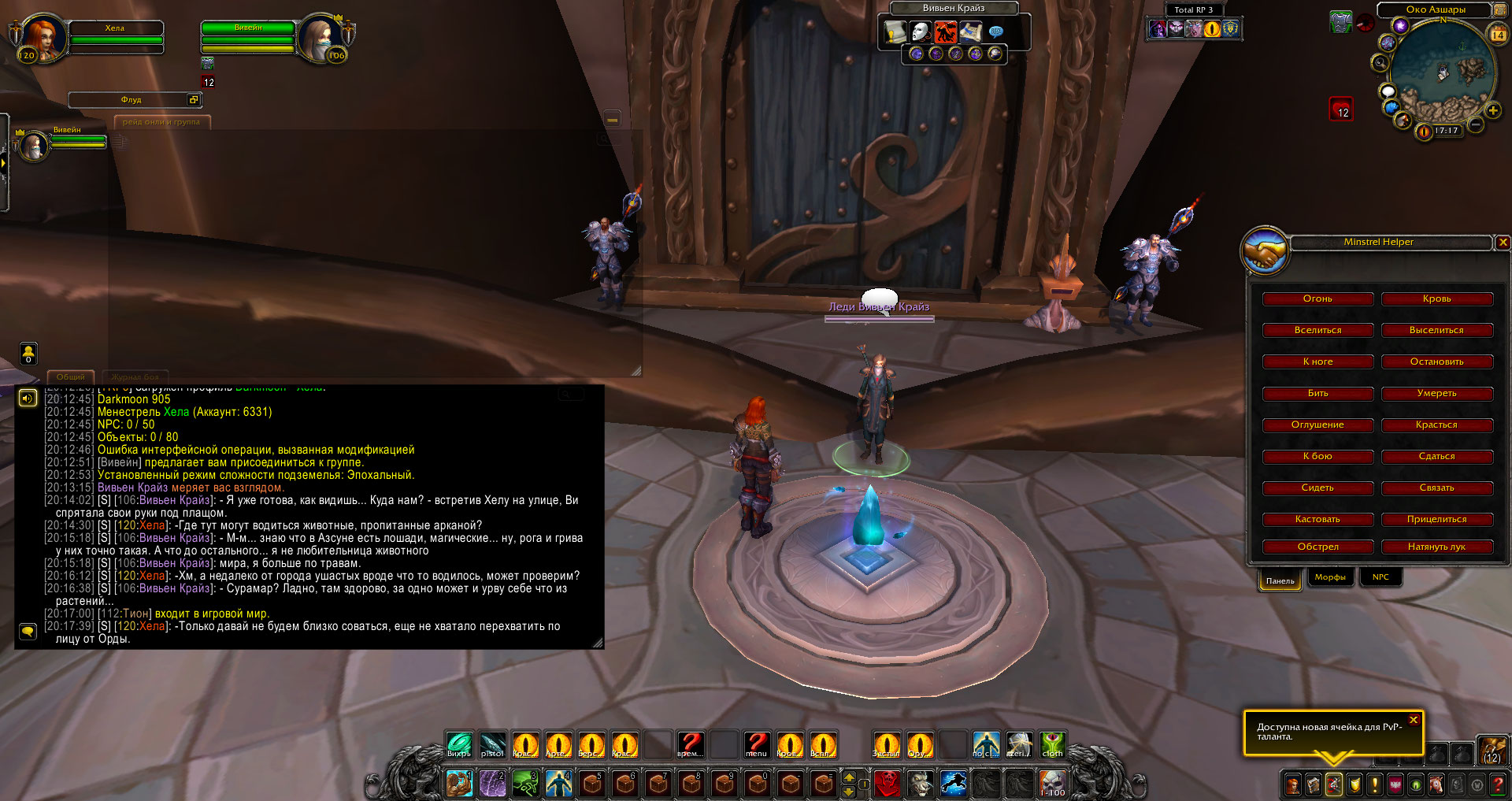Activate the flexing arm ability in slot 1
Viewport: 1512px width, 801px height.
458,784
